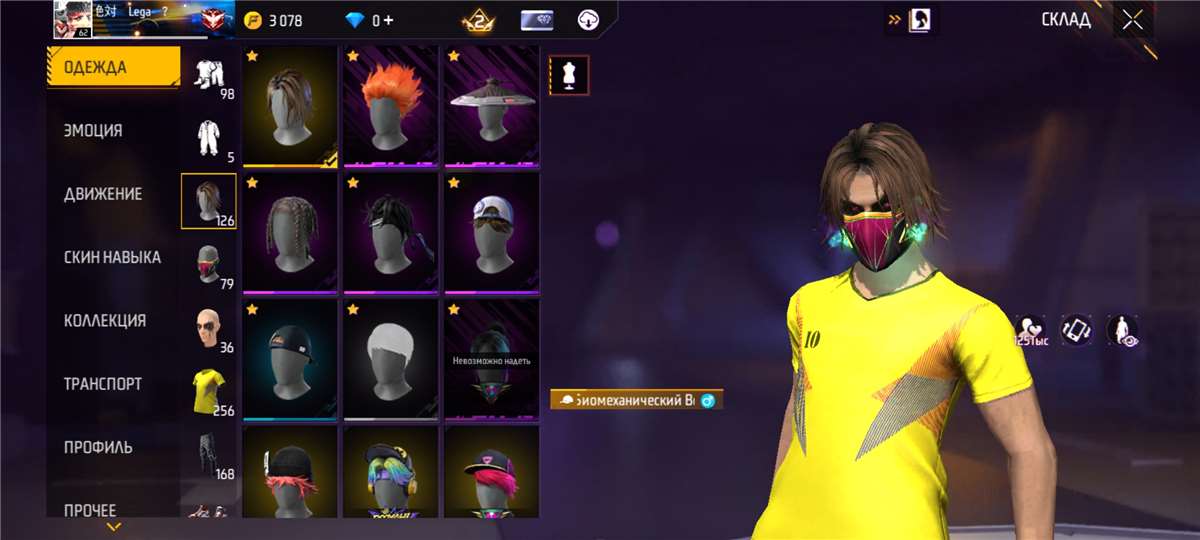Viewport: 1200px width, 540px height.
Task: Switch to the Эмоция tab
Action: [x=94, y=130]
